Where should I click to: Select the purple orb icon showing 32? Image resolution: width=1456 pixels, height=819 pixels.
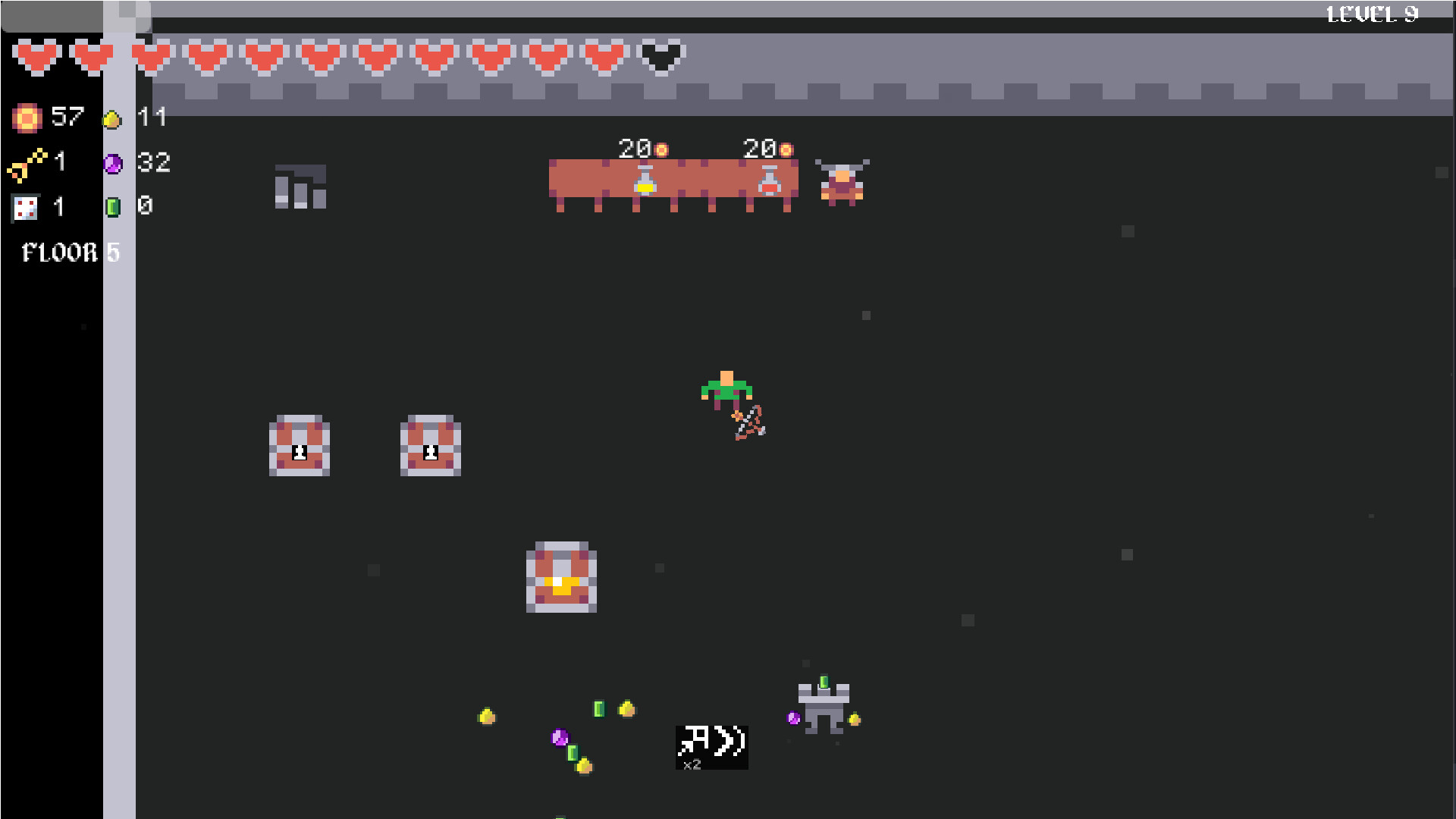(x=114, y=163)
